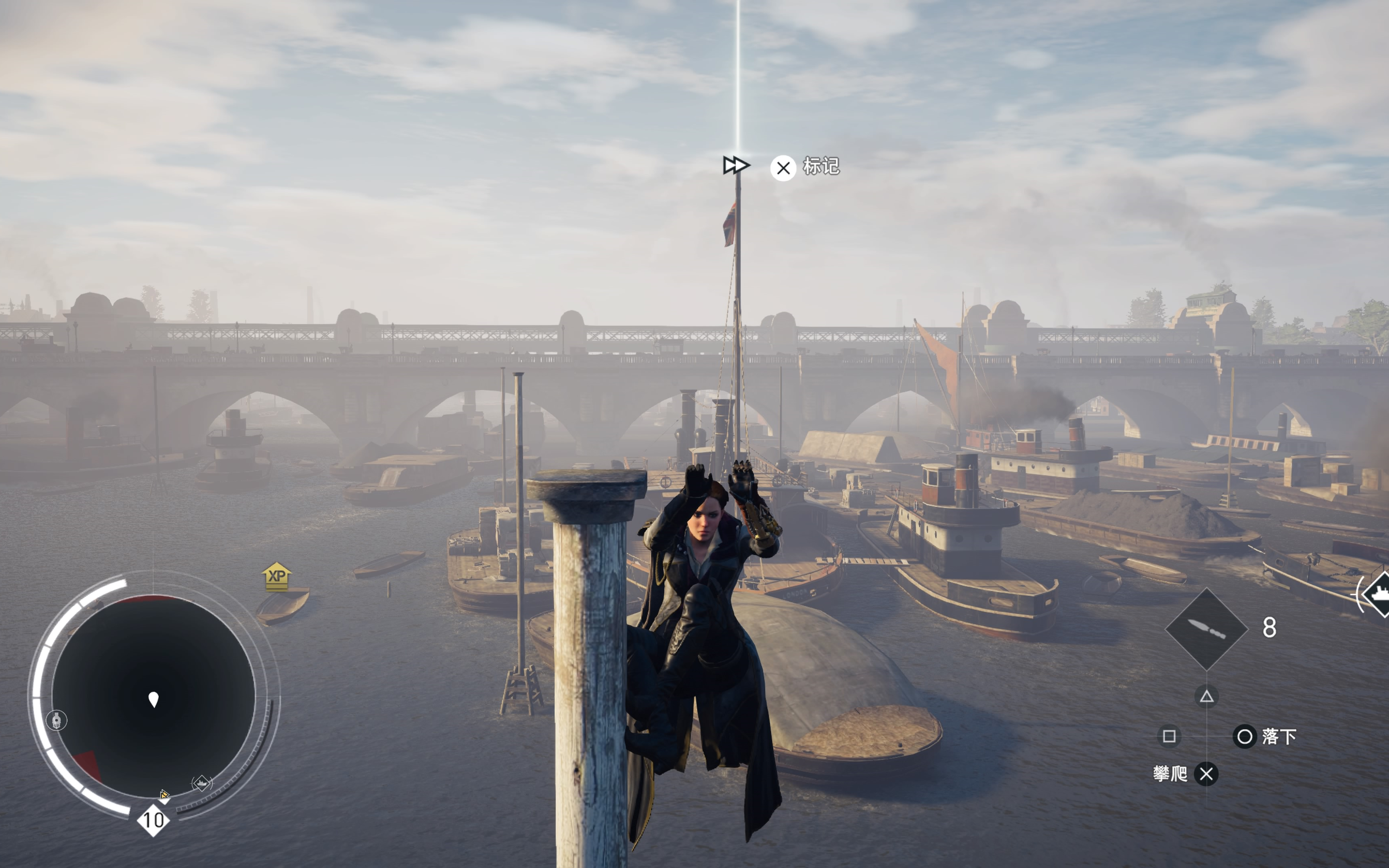Choose the throwing knife weapon slot
Screen dimensions: 1389x868
click(x=1206, y=628)
